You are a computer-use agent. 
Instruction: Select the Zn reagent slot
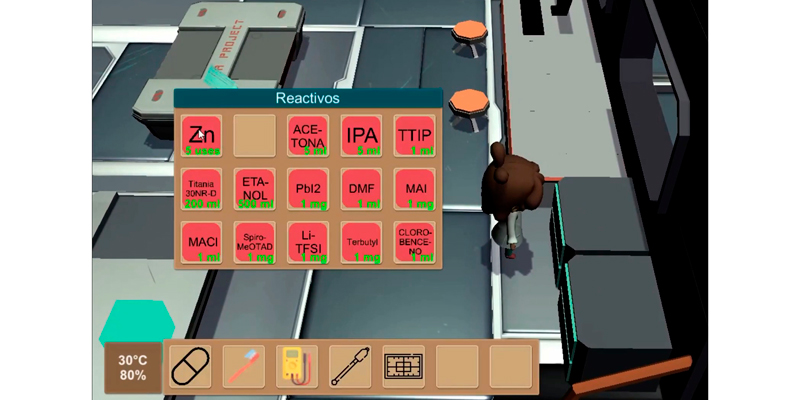[202, 135]
